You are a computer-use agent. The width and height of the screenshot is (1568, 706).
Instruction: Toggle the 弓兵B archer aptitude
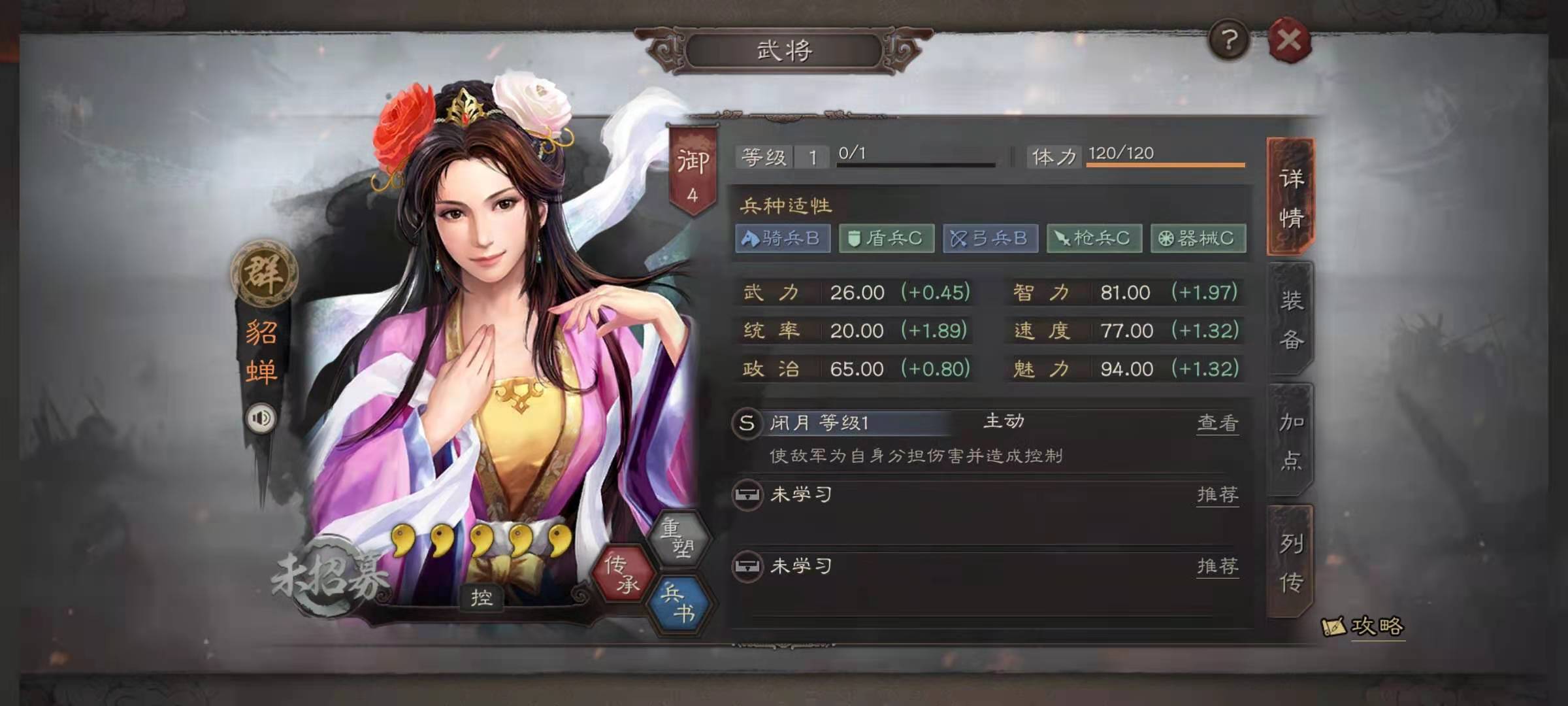tap(990, 239)
